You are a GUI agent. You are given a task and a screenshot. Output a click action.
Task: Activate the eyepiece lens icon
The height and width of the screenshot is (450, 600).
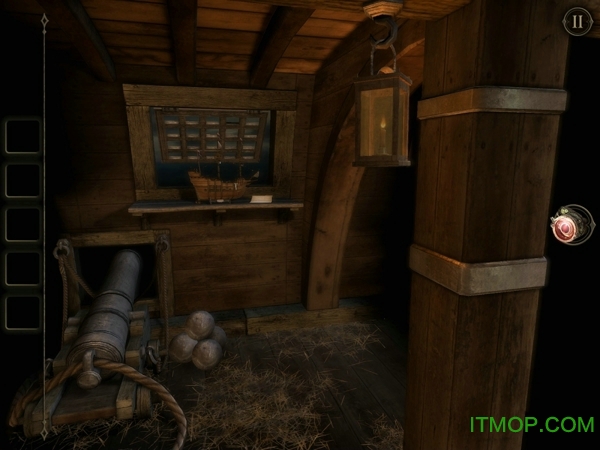click(x=570, y=227)
